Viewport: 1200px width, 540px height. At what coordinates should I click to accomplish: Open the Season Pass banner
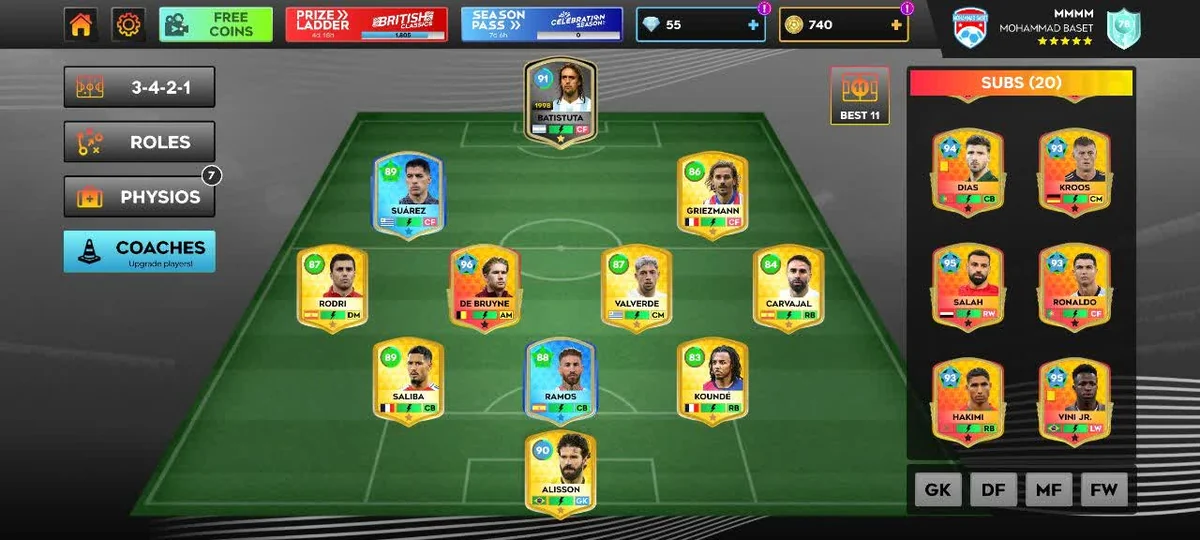(542, 25)
